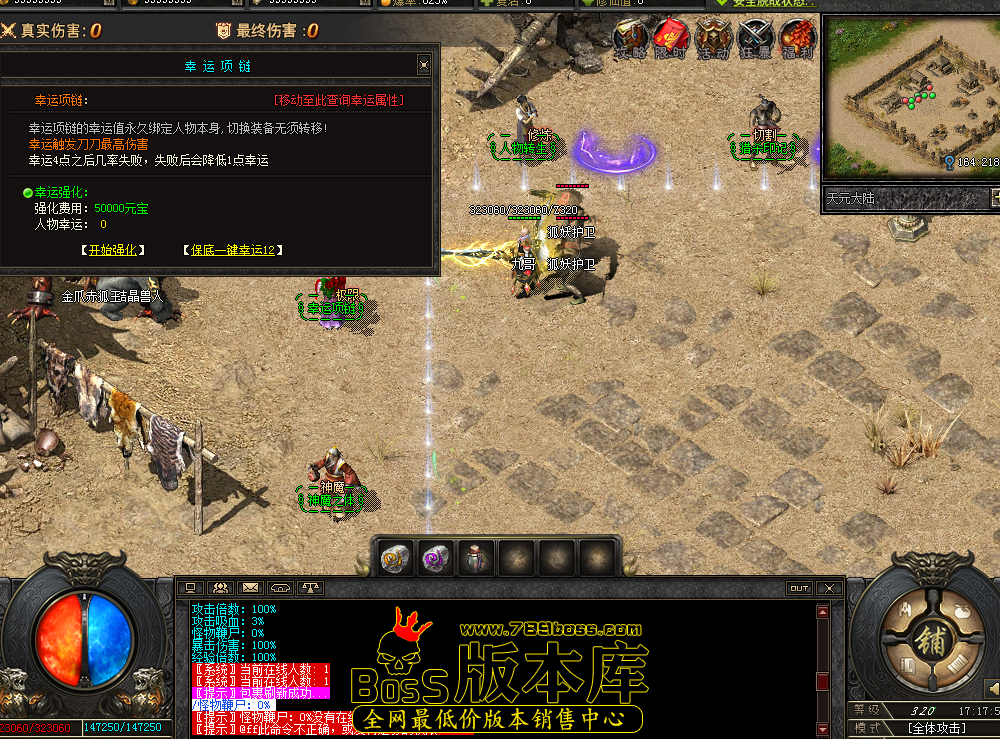Click 开始强化 to start luck enhancement

[112, 250]
